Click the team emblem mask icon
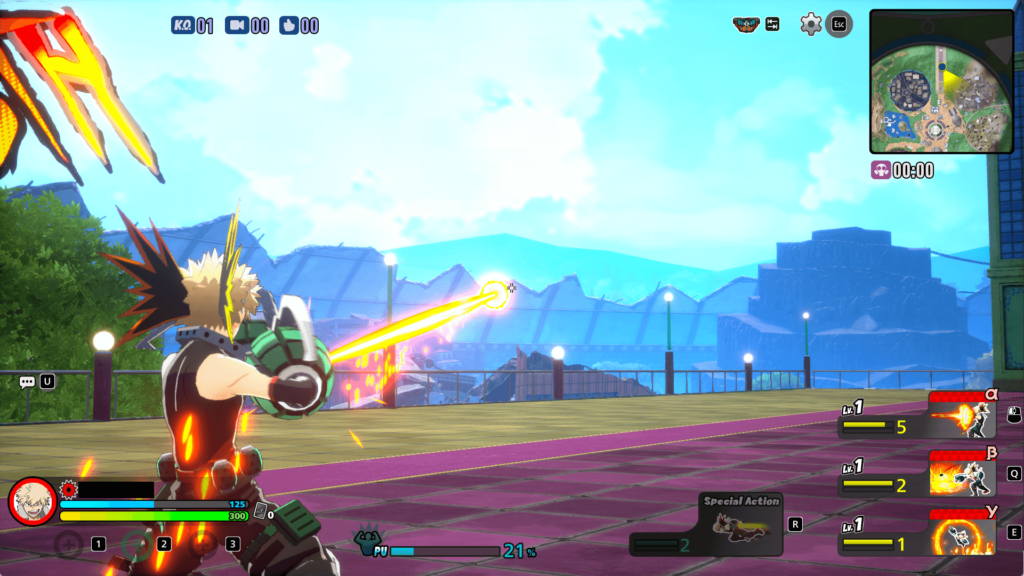 pos(746,24)
